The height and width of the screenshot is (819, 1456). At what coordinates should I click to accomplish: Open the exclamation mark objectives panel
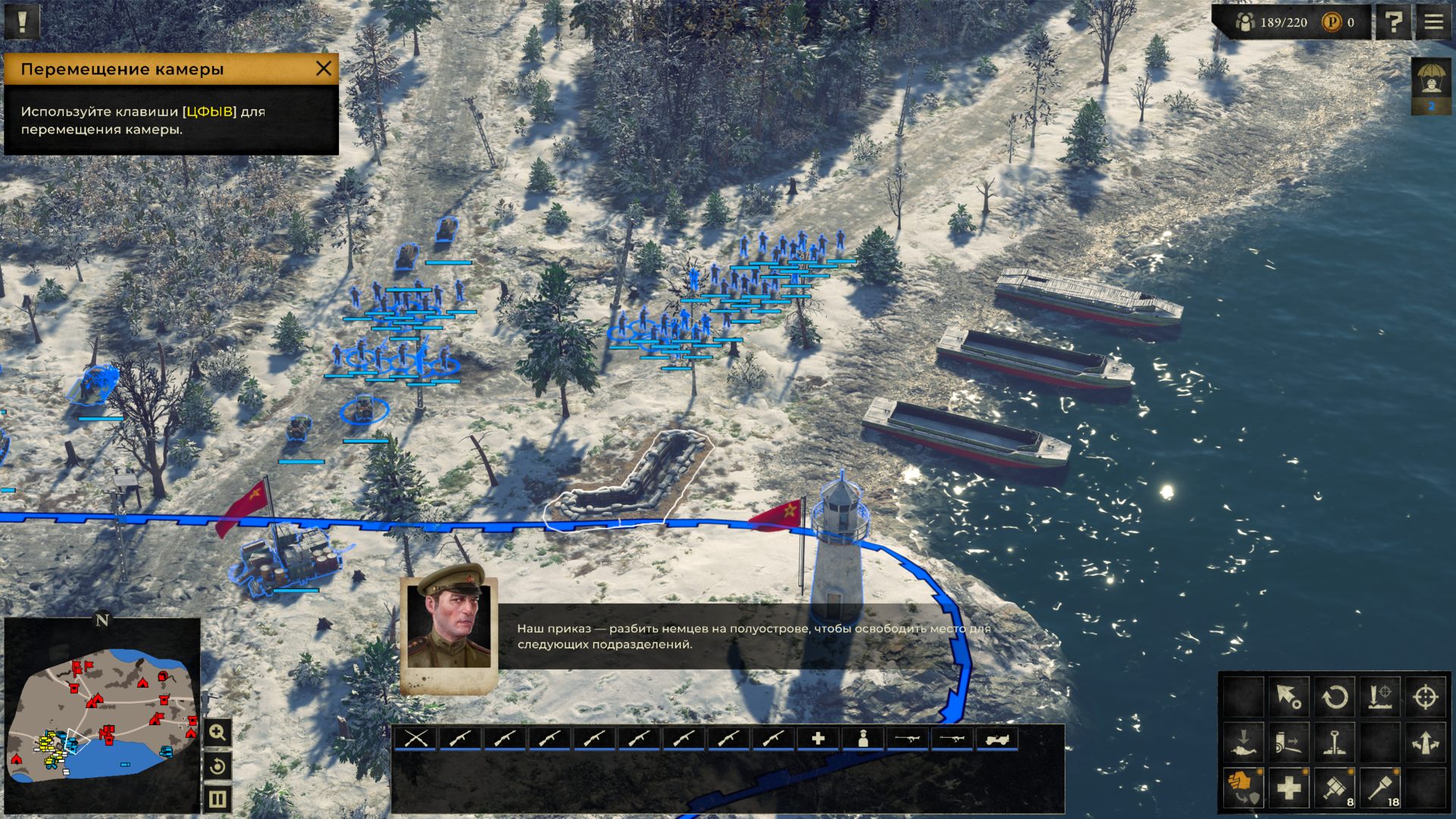(x=22, y=21)
